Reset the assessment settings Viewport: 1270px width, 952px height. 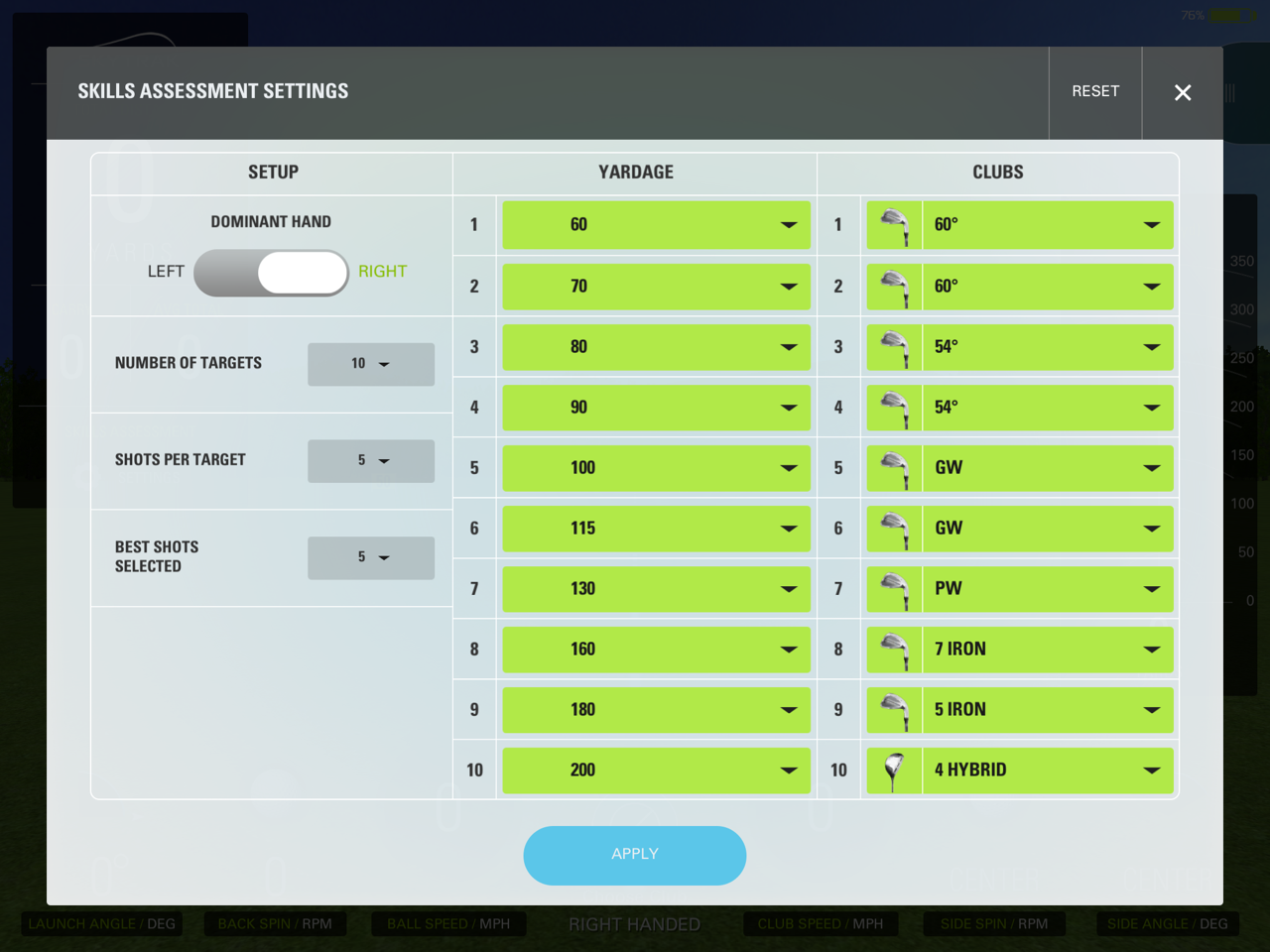click(x=1094, y=91)
